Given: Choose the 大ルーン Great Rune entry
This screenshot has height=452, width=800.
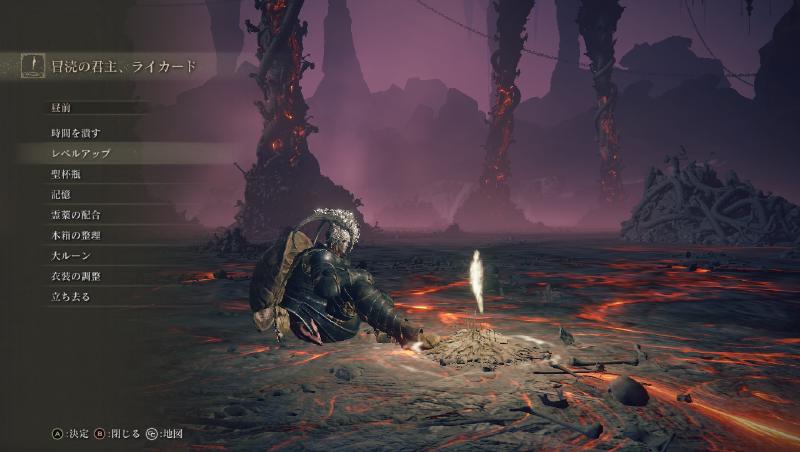Looking at the screenshot, I should [x=71, y=256].
